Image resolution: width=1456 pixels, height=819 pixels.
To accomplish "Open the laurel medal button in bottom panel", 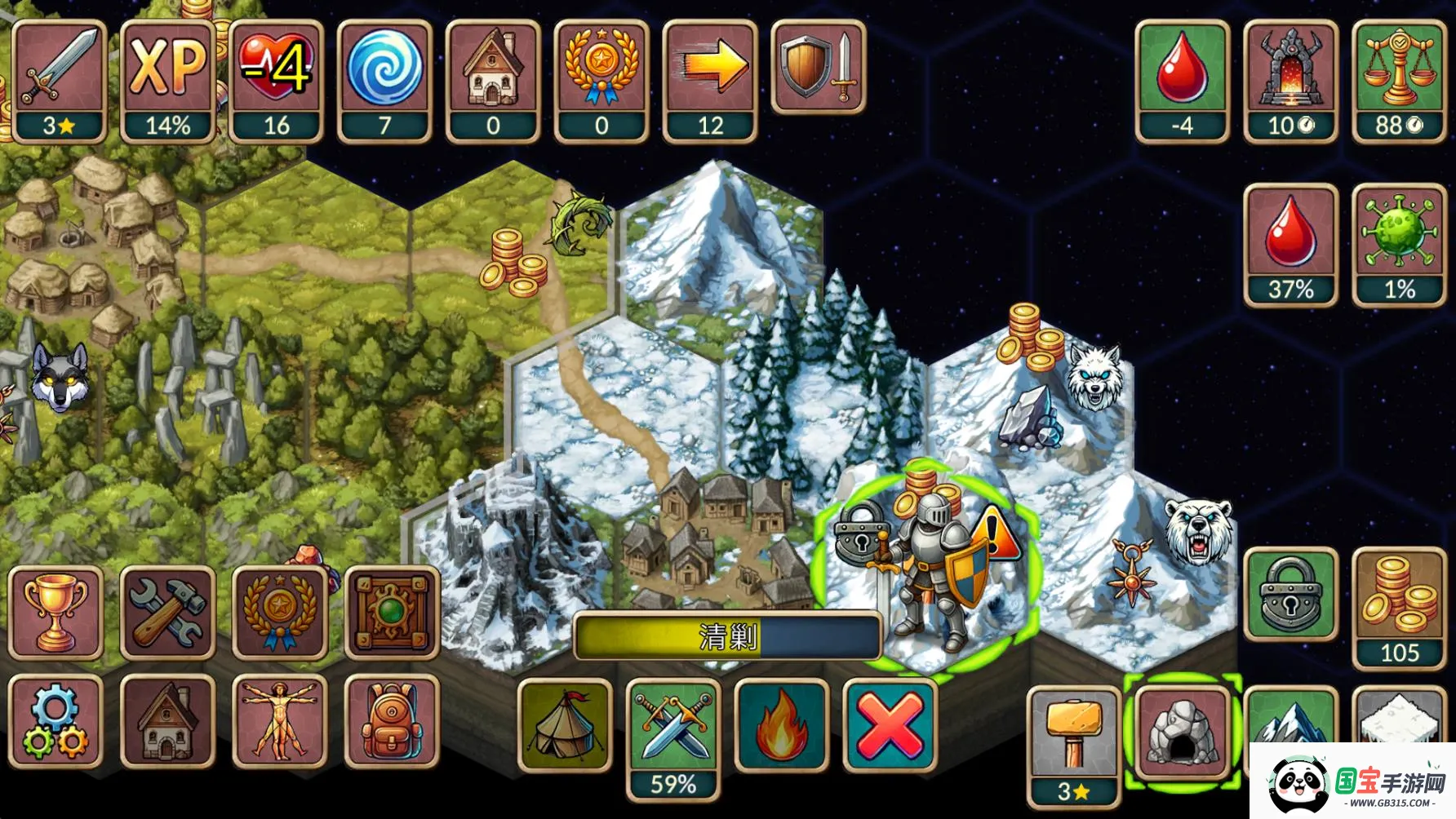I will [280, 613].
